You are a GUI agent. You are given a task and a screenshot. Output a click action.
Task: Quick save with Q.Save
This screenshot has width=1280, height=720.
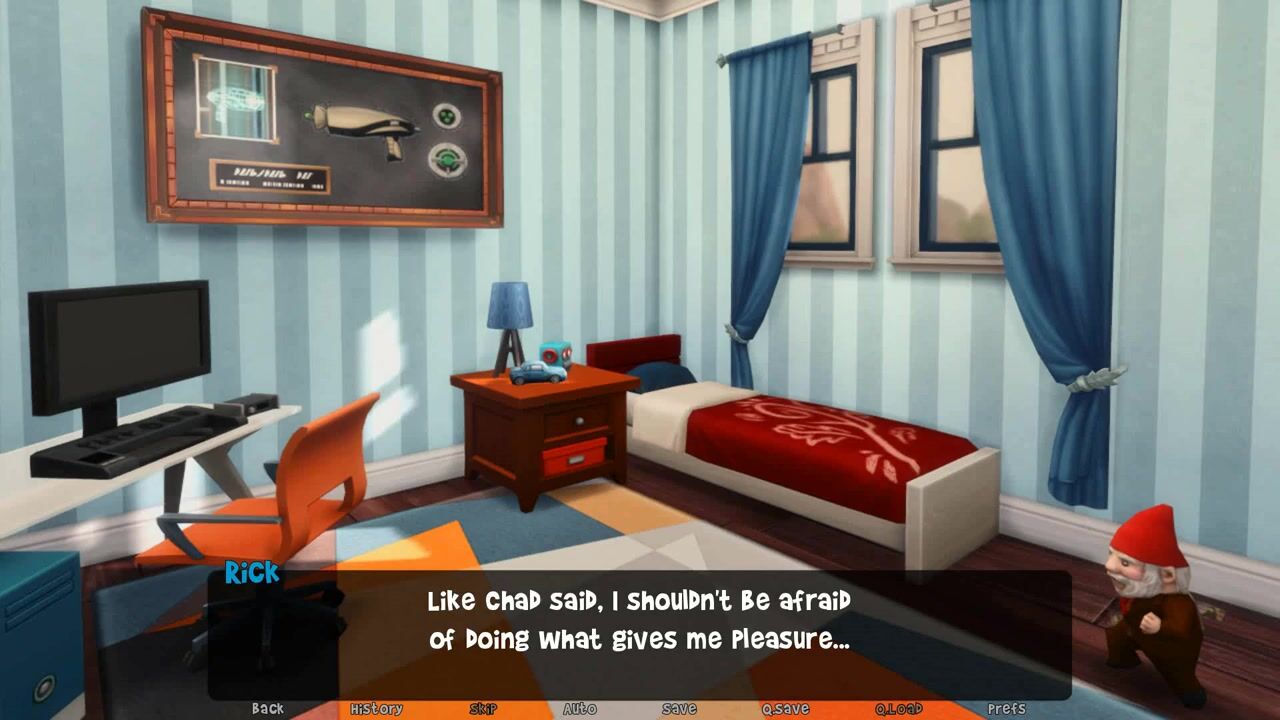[x=785, y=708]
